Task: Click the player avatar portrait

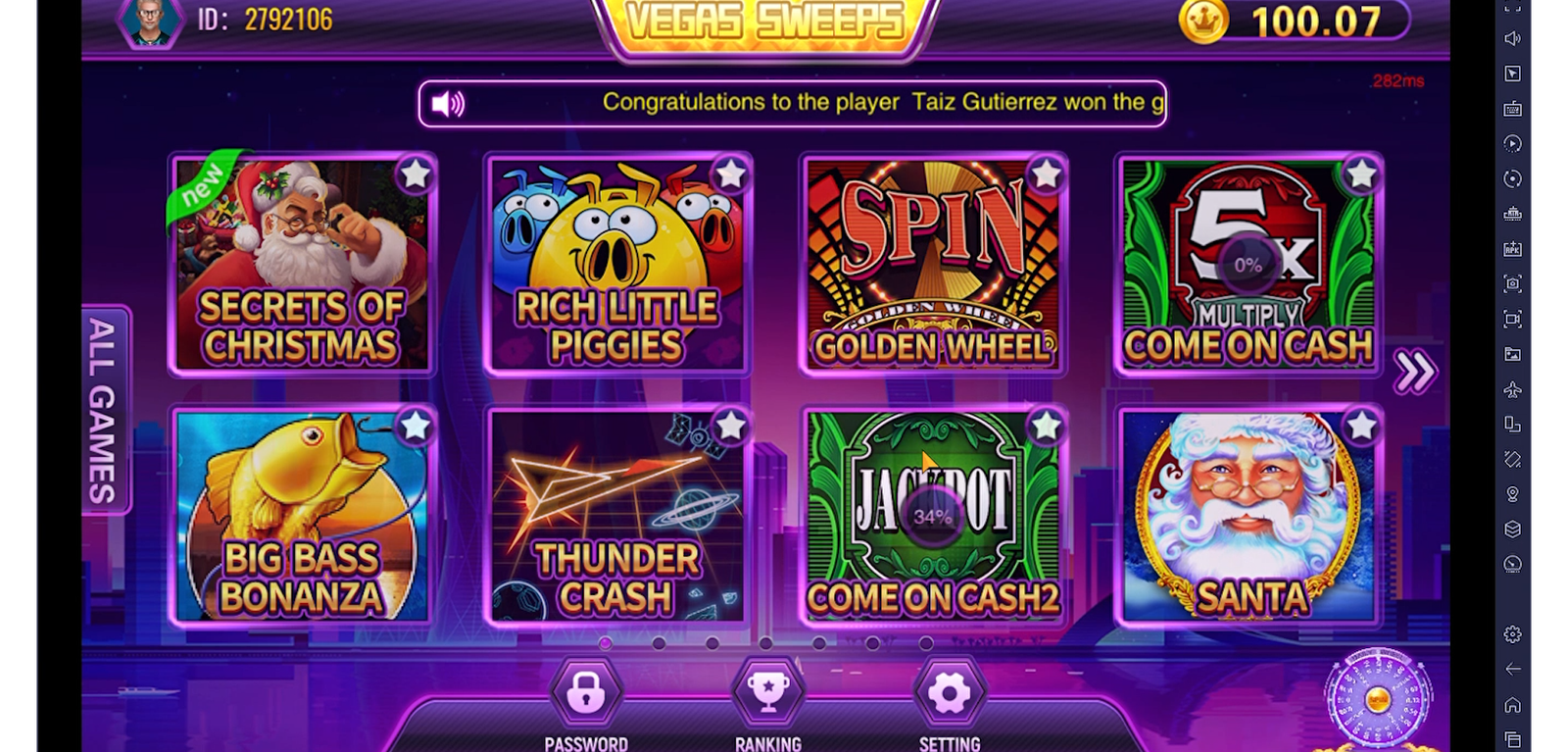Action: point(152,20)
